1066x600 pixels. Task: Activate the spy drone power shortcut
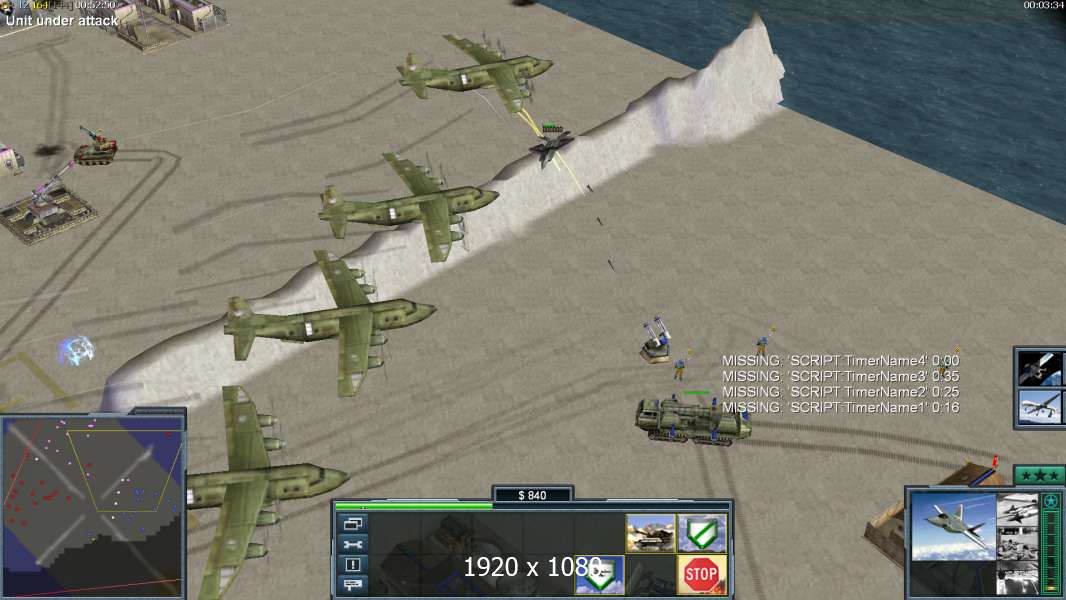coord(1039,408)
